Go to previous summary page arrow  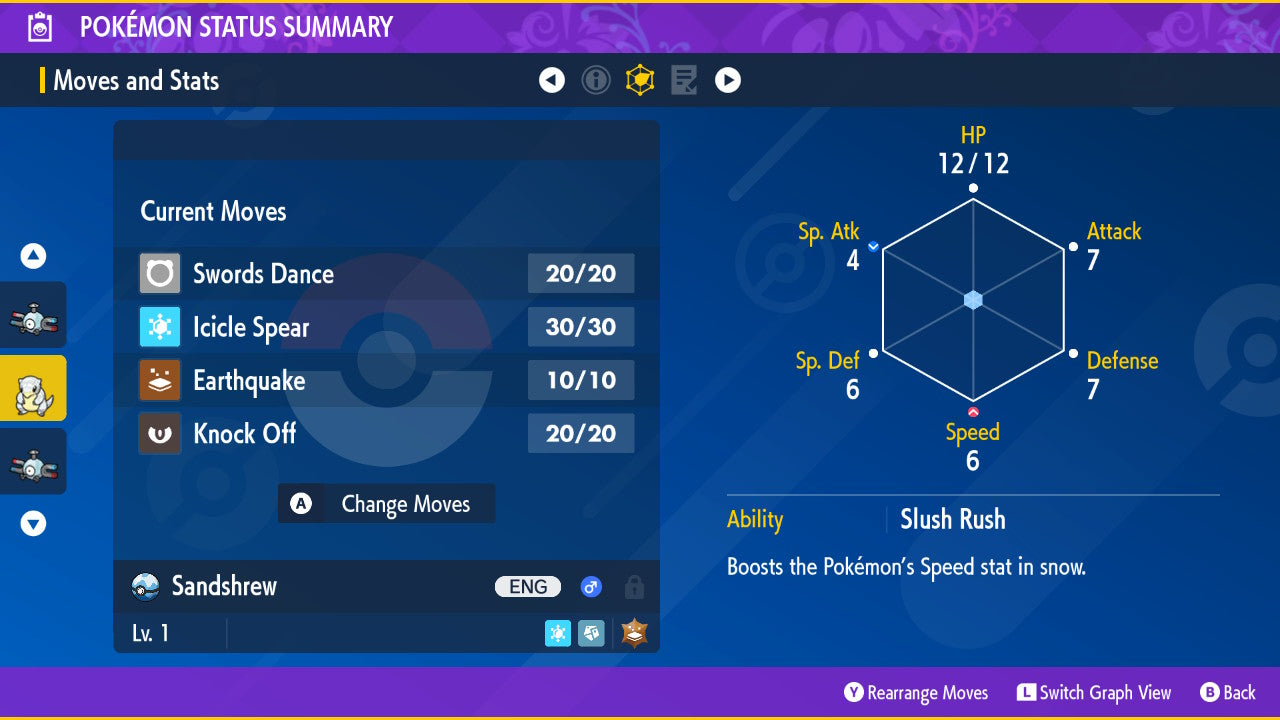pyautogui.click(x=552, y=80)
